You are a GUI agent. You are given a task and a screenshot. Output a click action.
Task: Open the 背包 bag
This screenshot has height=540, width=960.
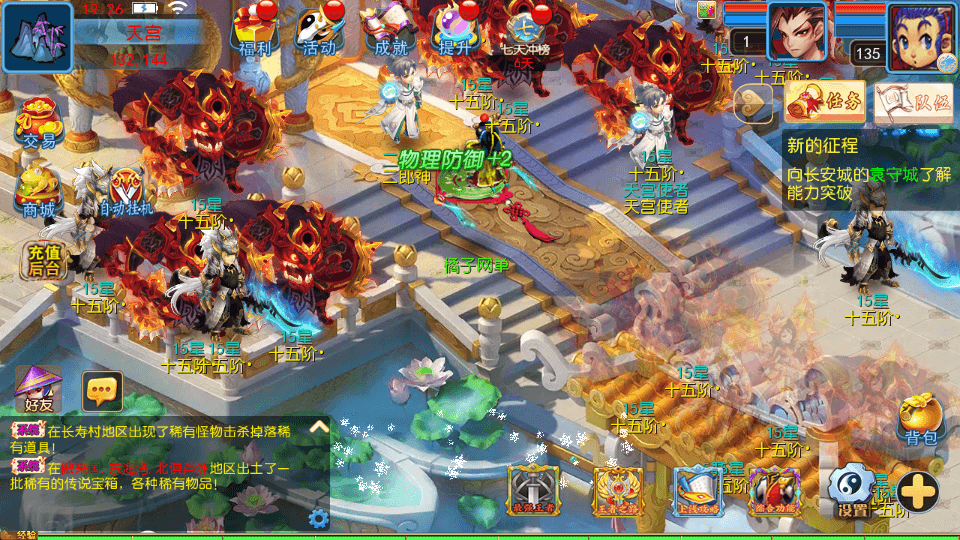(920, 418)
